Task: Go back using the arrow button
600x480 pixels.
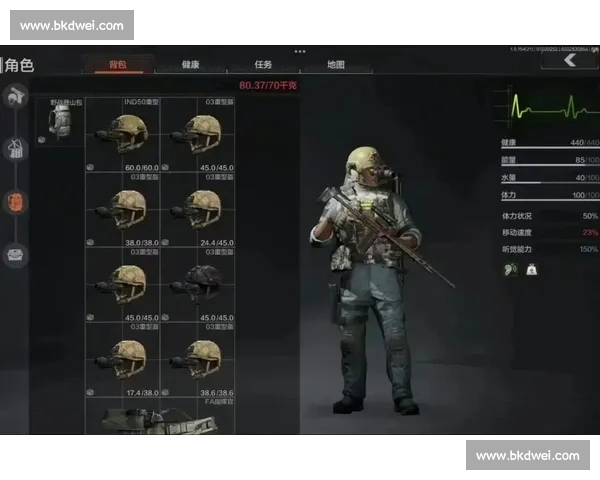Action: click(x=568, y=61)
